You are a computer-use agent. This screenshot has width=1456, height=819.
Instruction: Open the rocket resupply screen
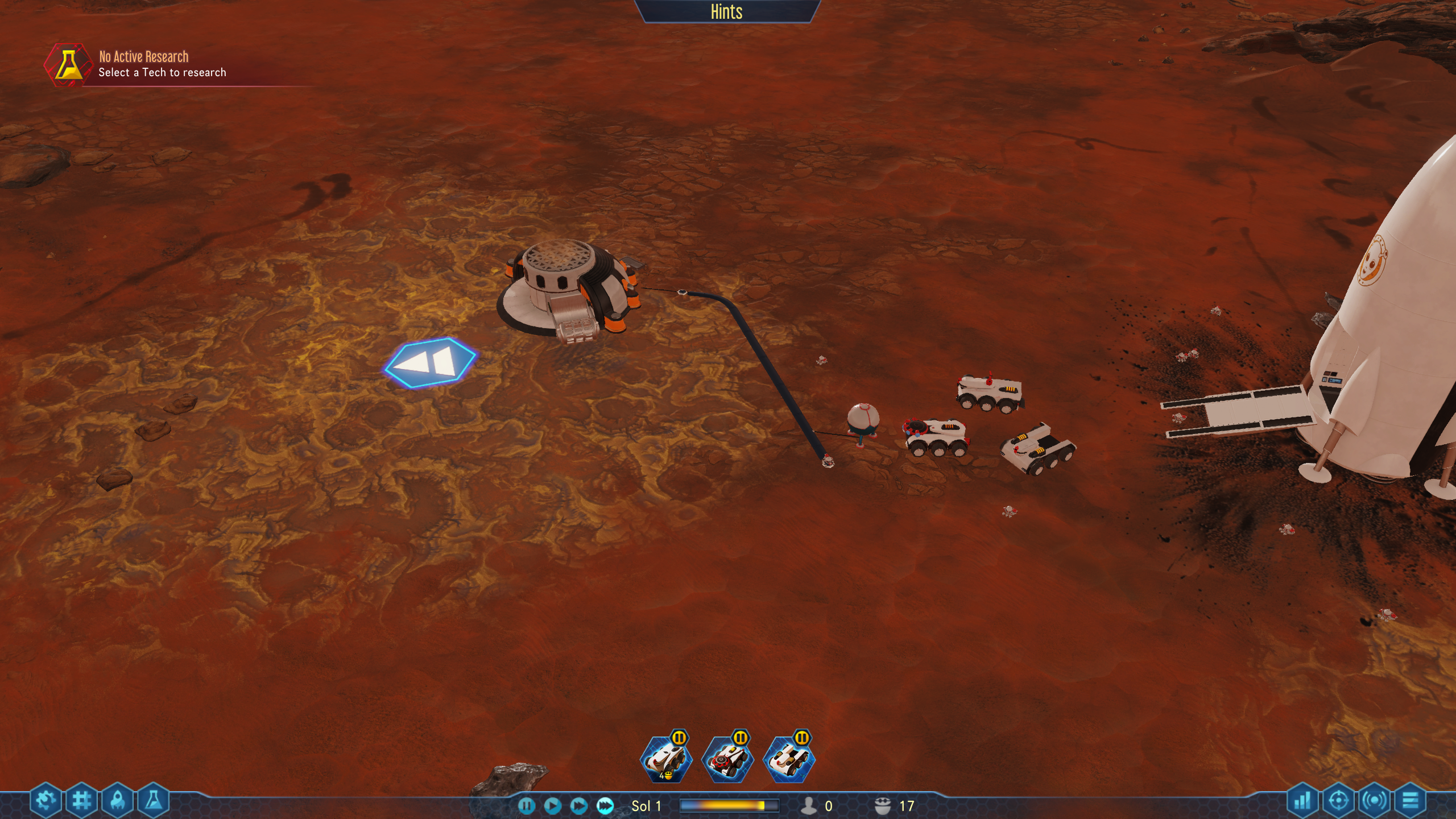[x=118, y=801]
